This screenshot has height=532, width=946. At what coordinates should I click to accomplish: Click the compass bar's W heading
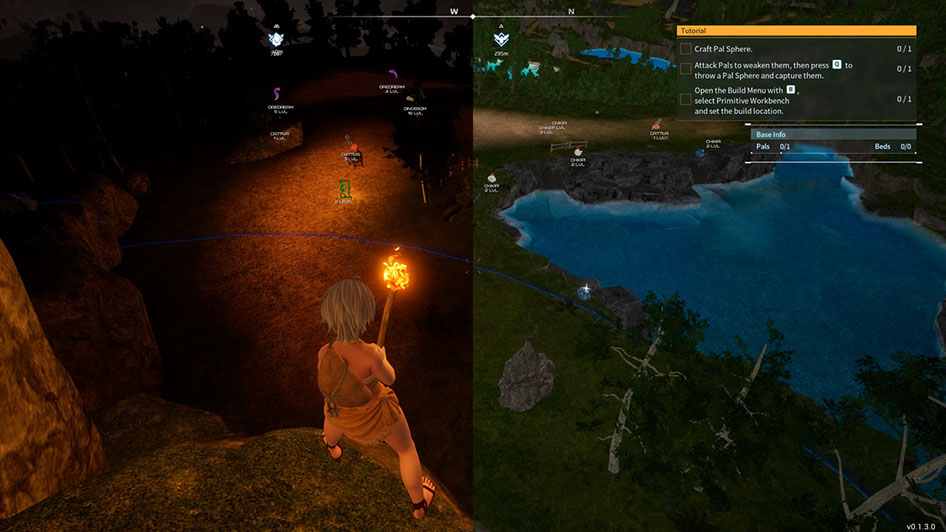(x=454, y=12)
